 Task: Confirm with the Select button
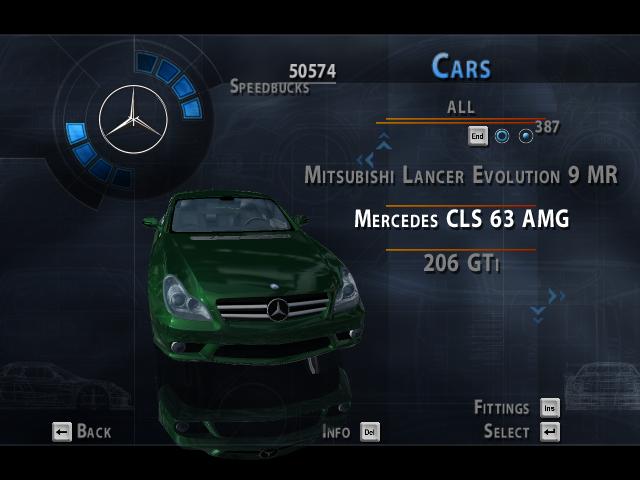[521, 432]
